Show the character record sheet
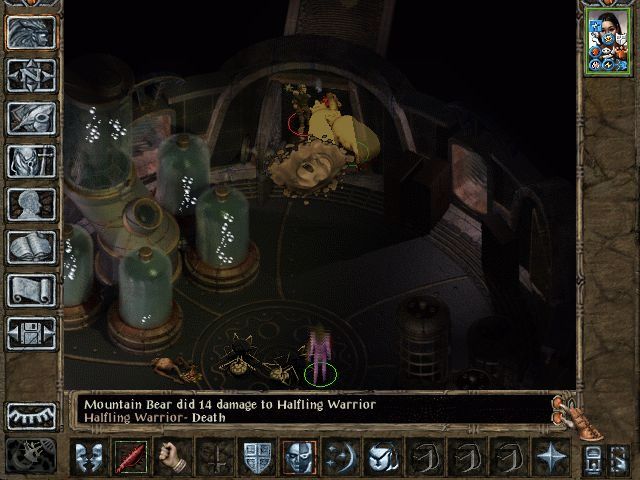The image size is (640, 480). [31, 203]
